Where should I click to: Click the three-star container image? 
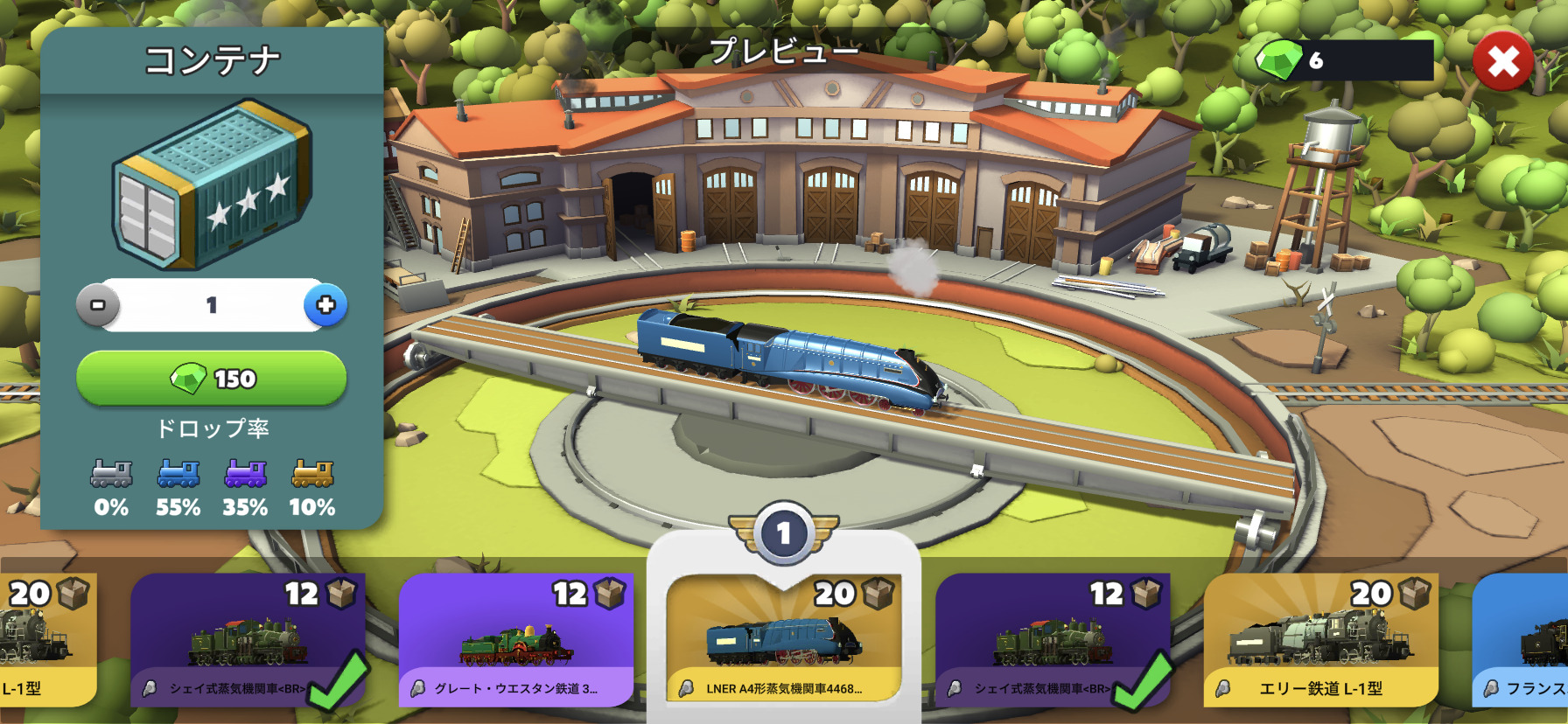pos(213,184)
